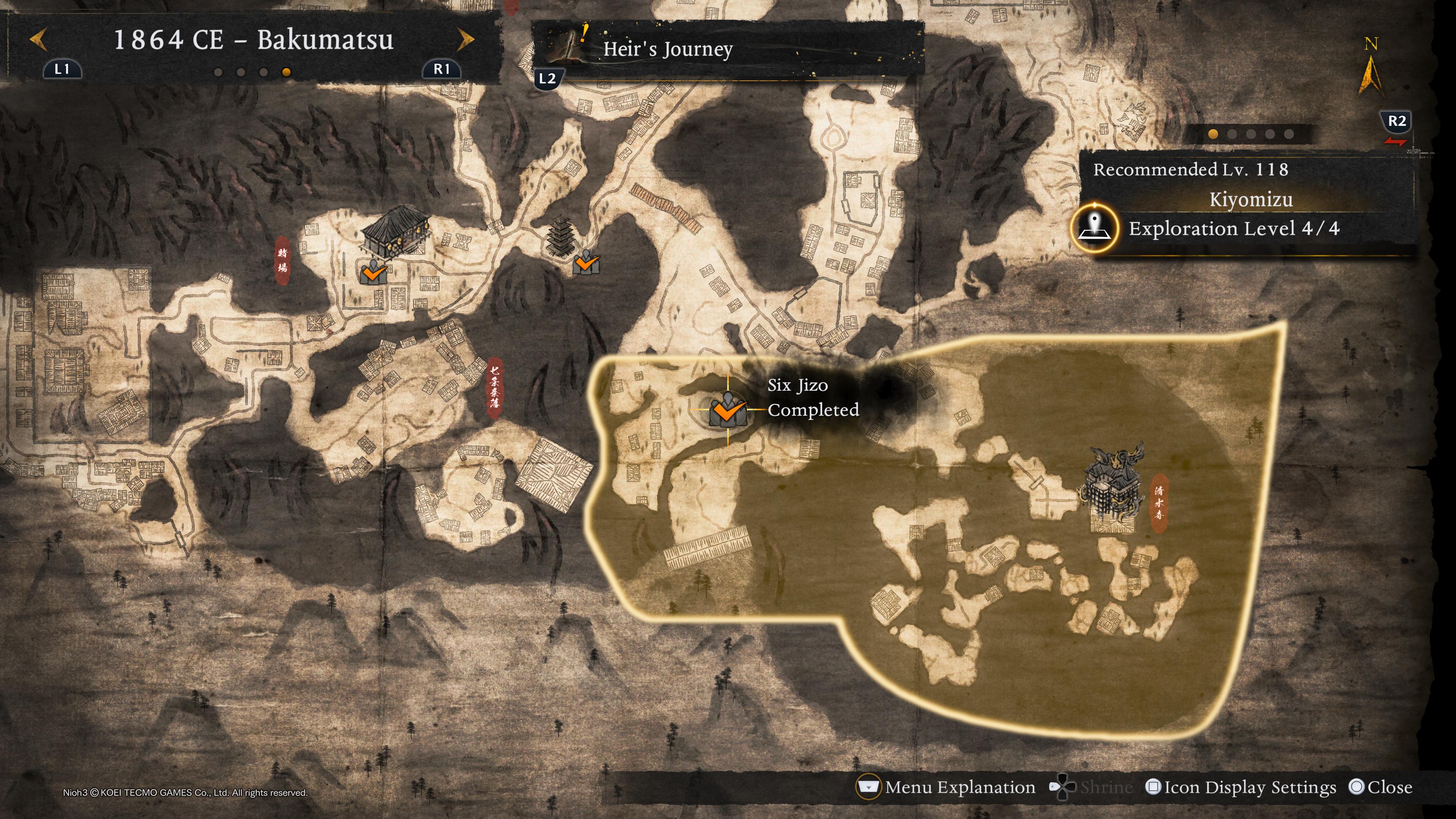Select the Six Jizo completed map marker
Screen dimensions: 1456x819
coord(728,410)
